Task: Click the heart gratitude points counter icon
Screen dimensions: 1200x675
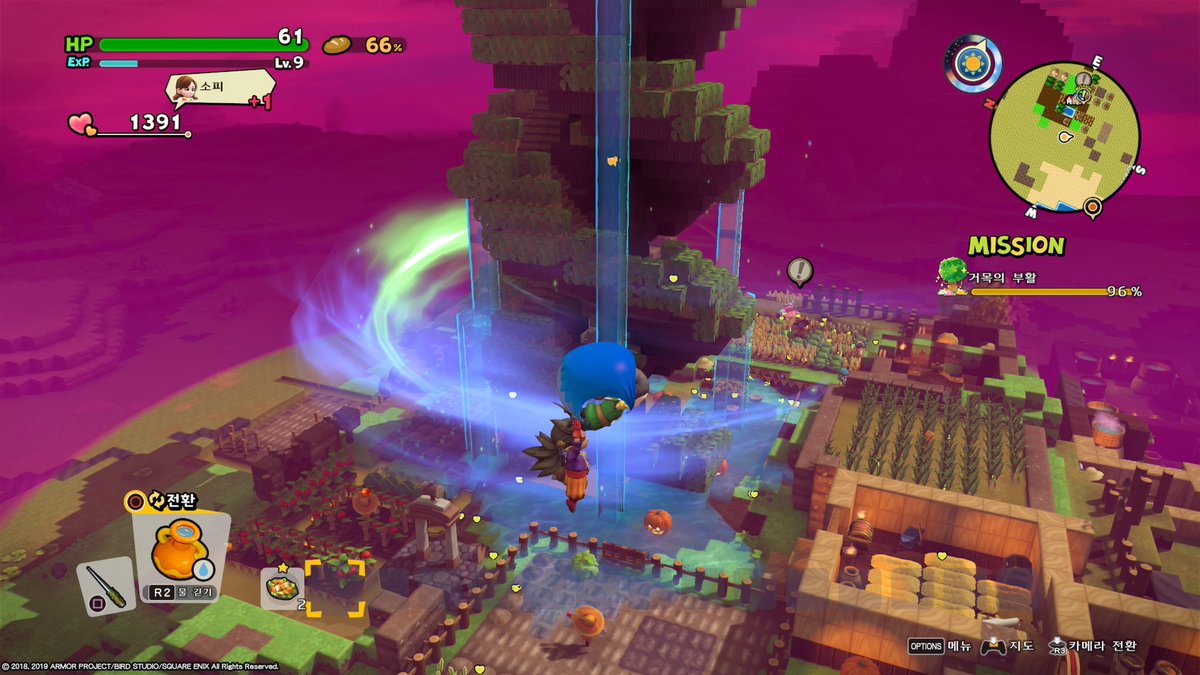Action: click(x=81, y=124)
